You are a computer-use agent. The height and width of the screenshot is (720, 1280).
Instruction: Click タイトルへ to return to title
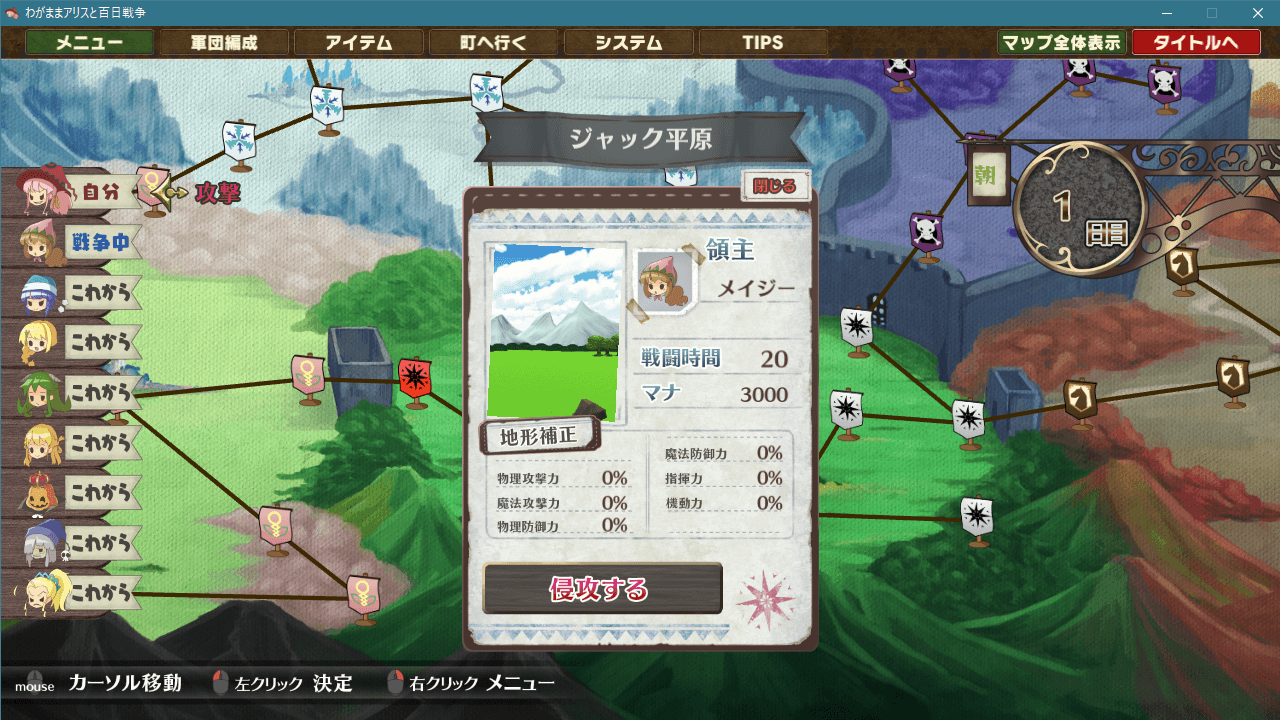coord(1196,42)
